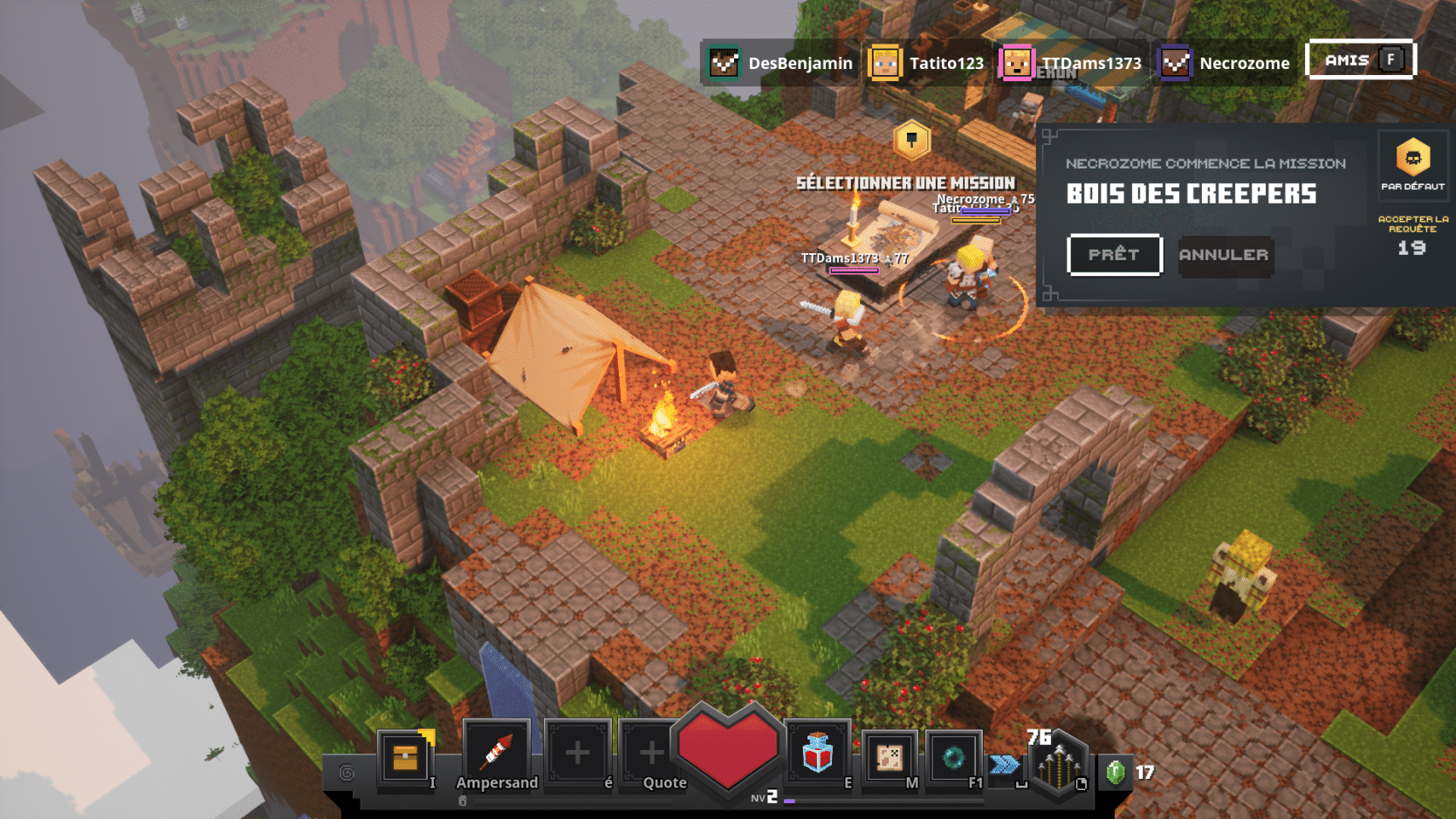Open the inventory chest slot

[x=405, y=757]
